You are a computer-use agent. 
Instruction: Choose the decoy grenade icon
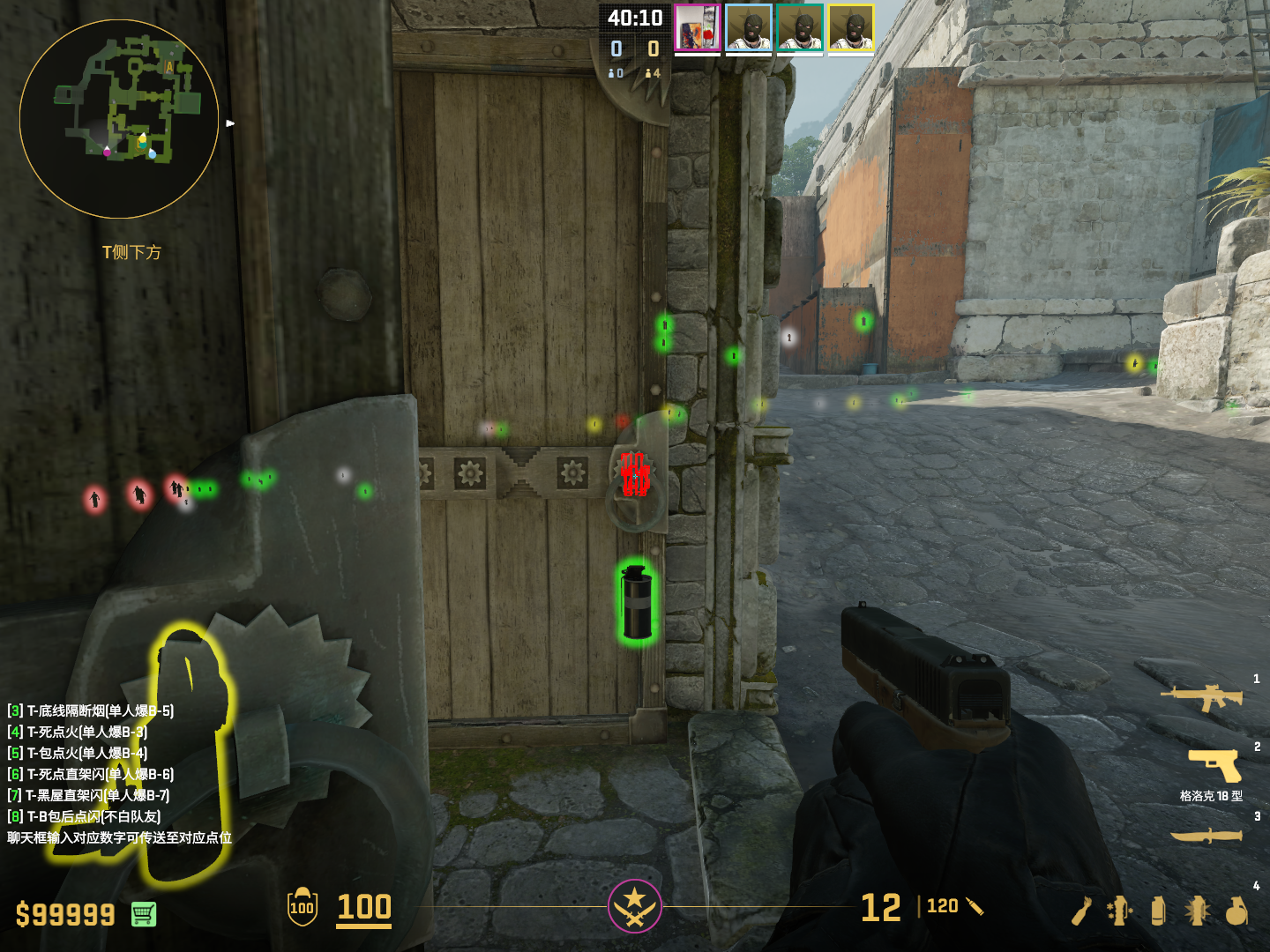(x=1120, y=911)
